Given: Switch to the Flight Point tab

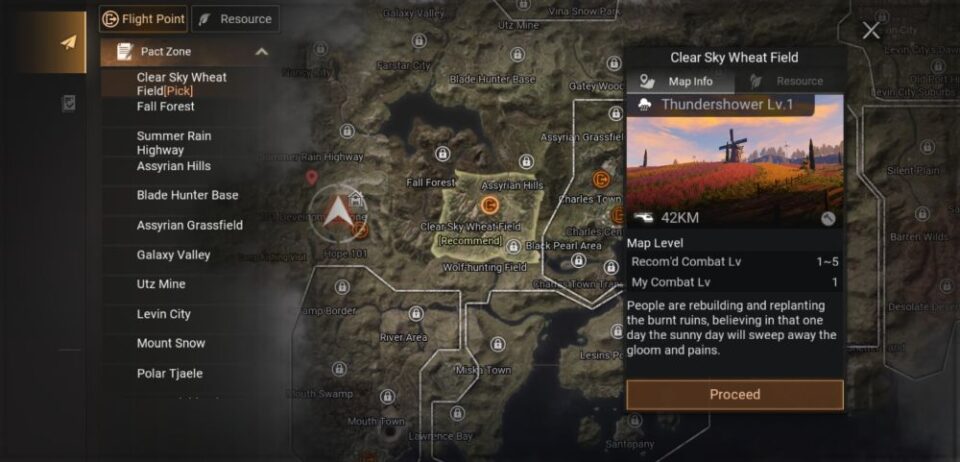Looking at the screenshot, I should pyautogui.click(x=143, y=19).
